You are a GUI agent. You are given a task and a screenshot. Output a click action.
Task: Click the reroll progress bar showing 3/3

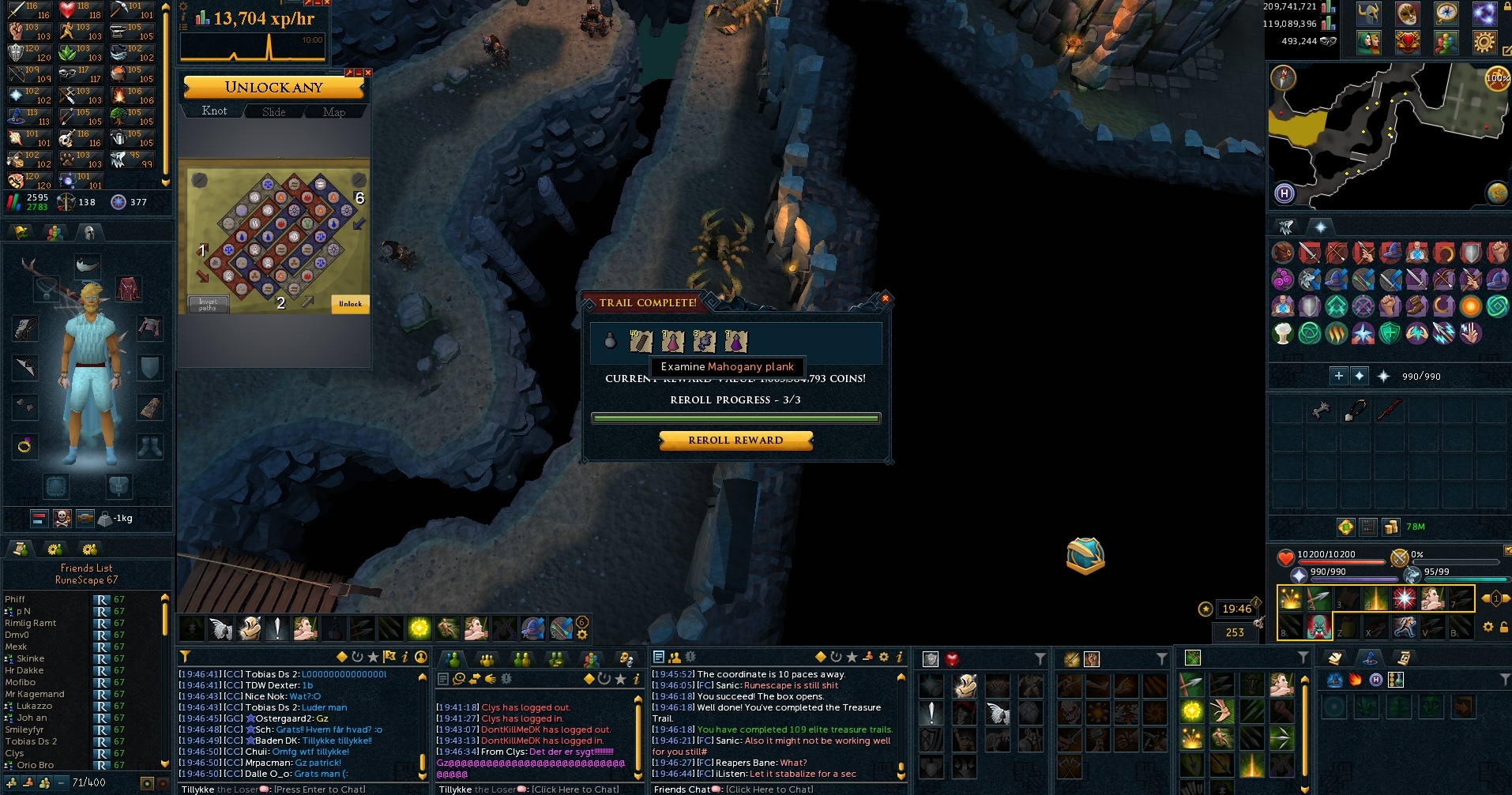736,418
